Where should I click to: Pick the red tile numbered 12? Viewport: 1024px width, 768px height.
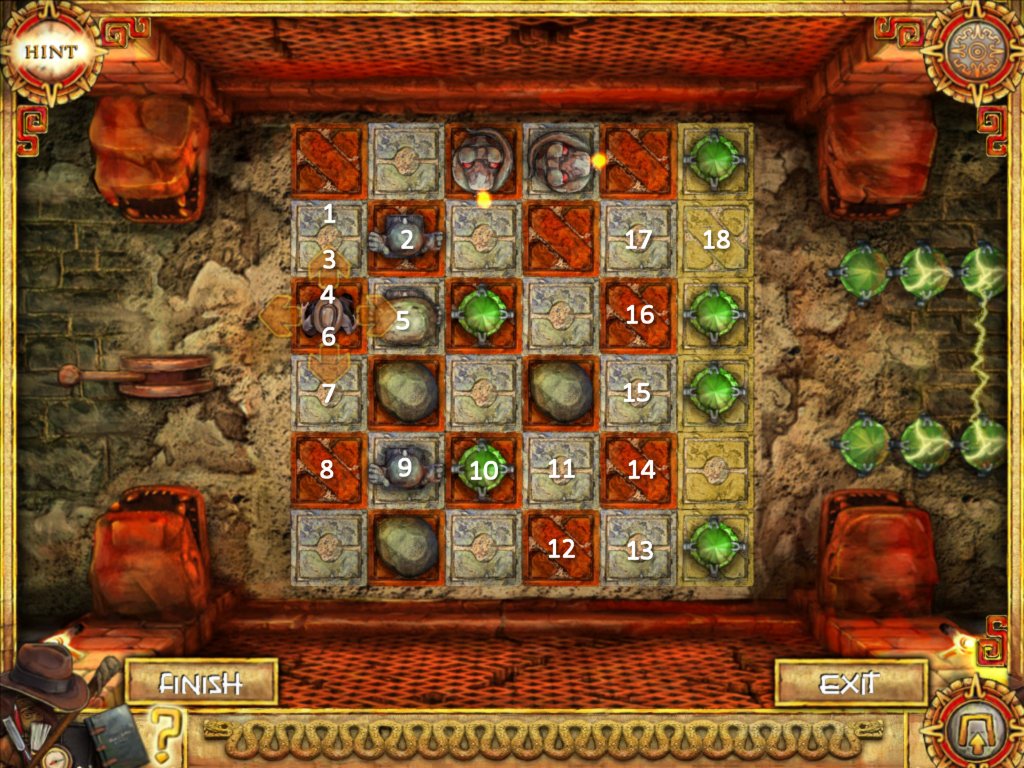point(560,547)
